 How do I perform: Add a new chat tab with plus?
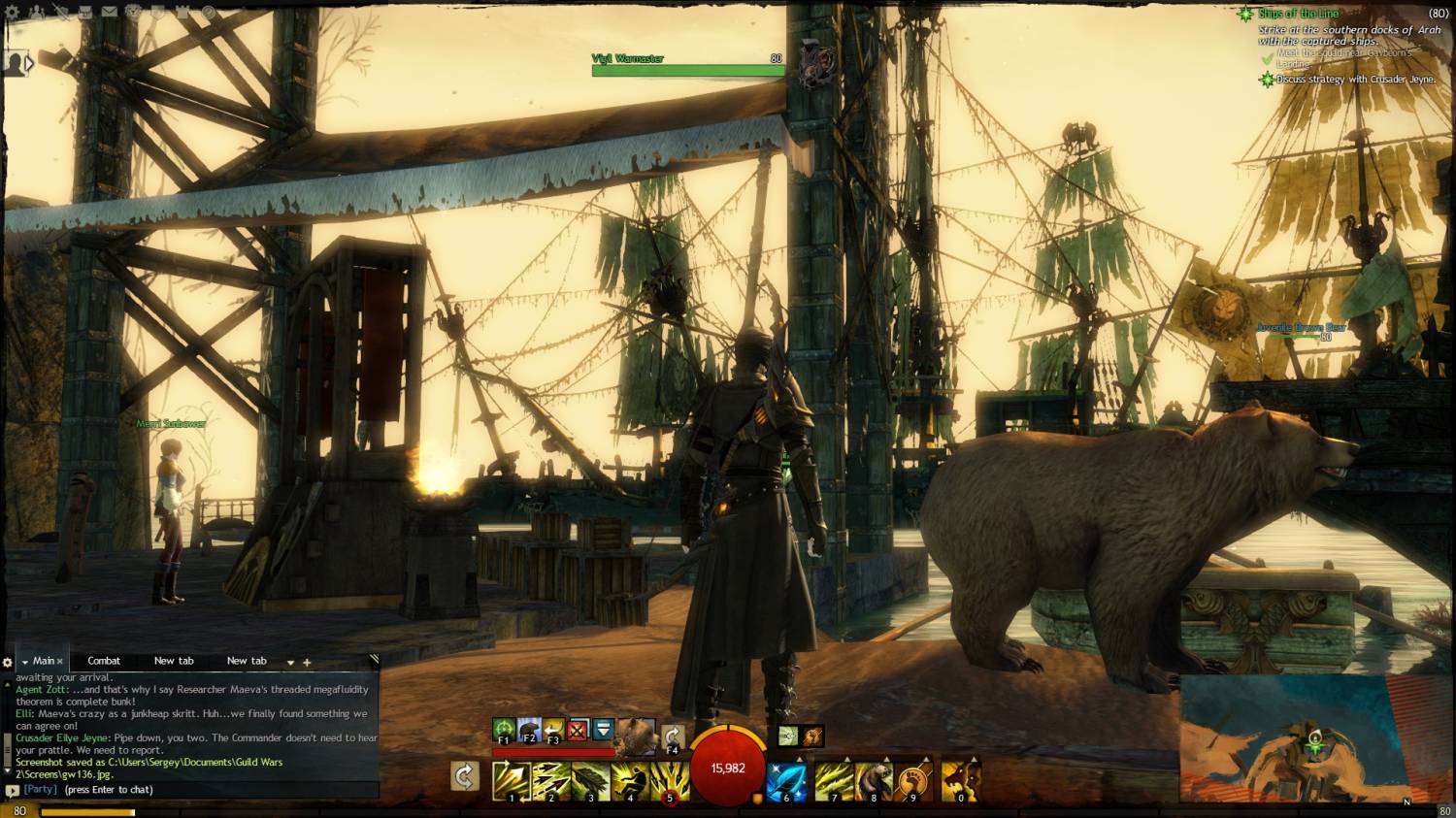[307, 662]
